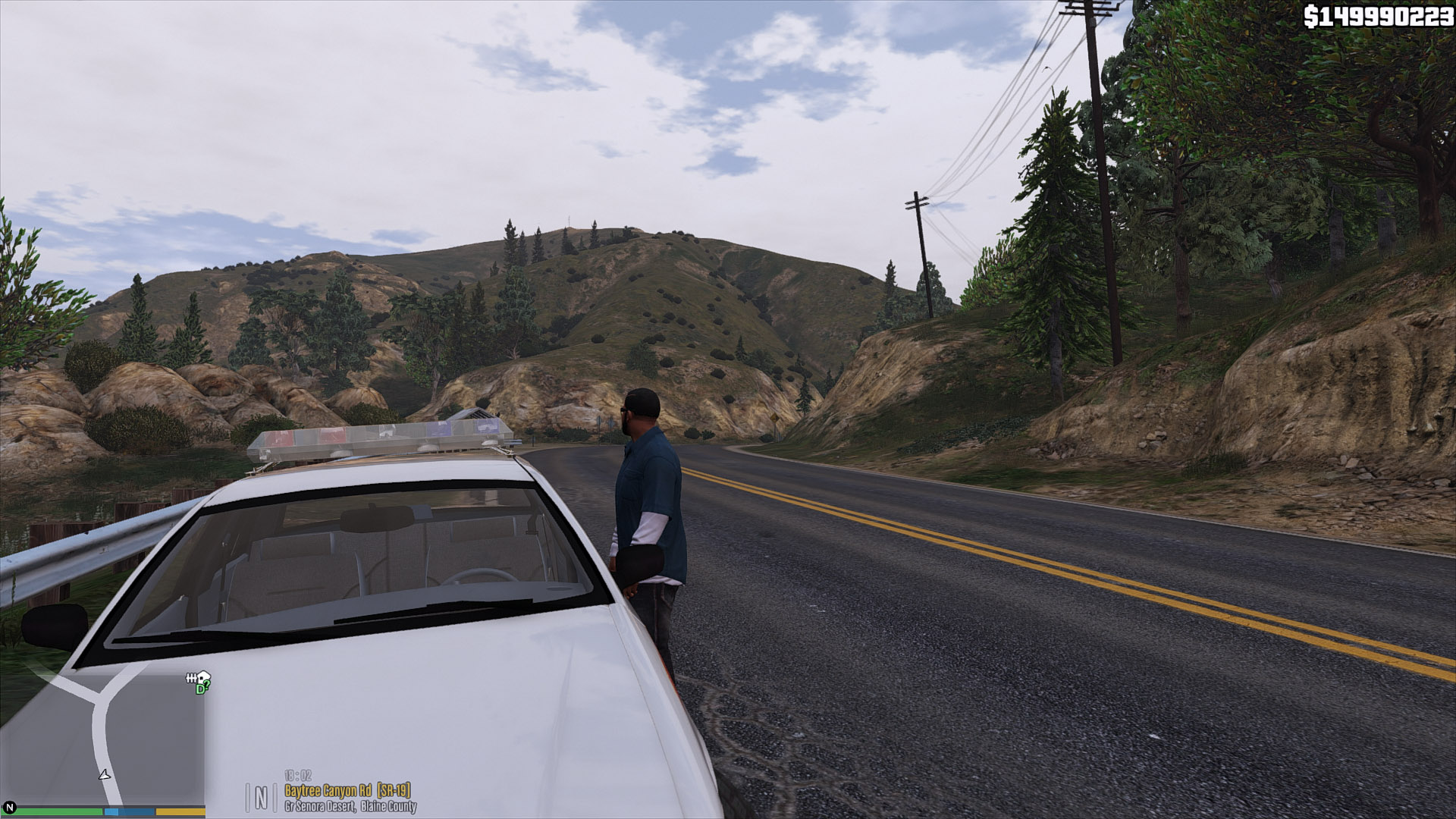Click the black north N compass marker

(x=10, y=808)
